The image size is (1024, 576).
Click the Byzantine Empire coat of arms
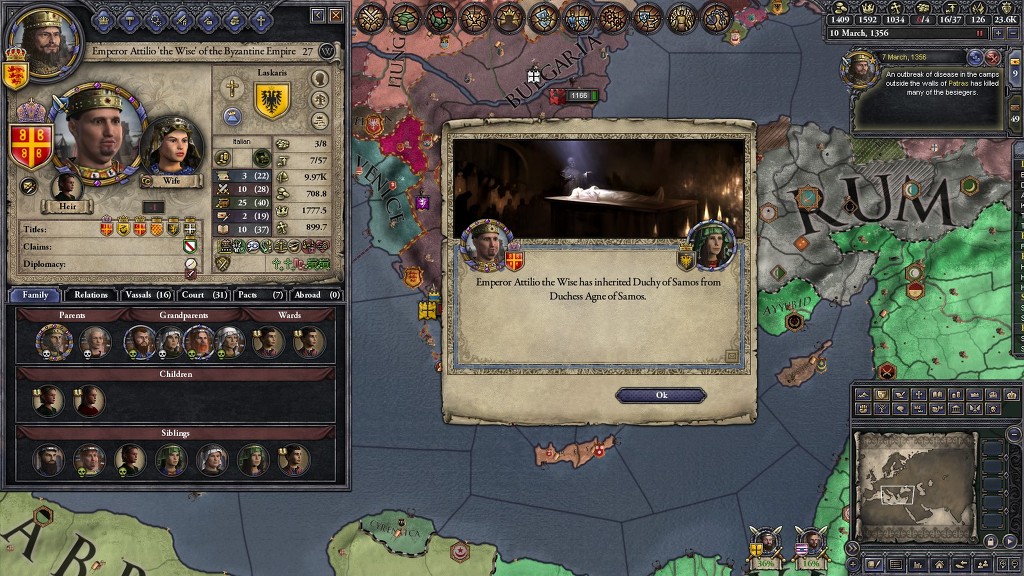pyautogui.click(x=31, y=146)
